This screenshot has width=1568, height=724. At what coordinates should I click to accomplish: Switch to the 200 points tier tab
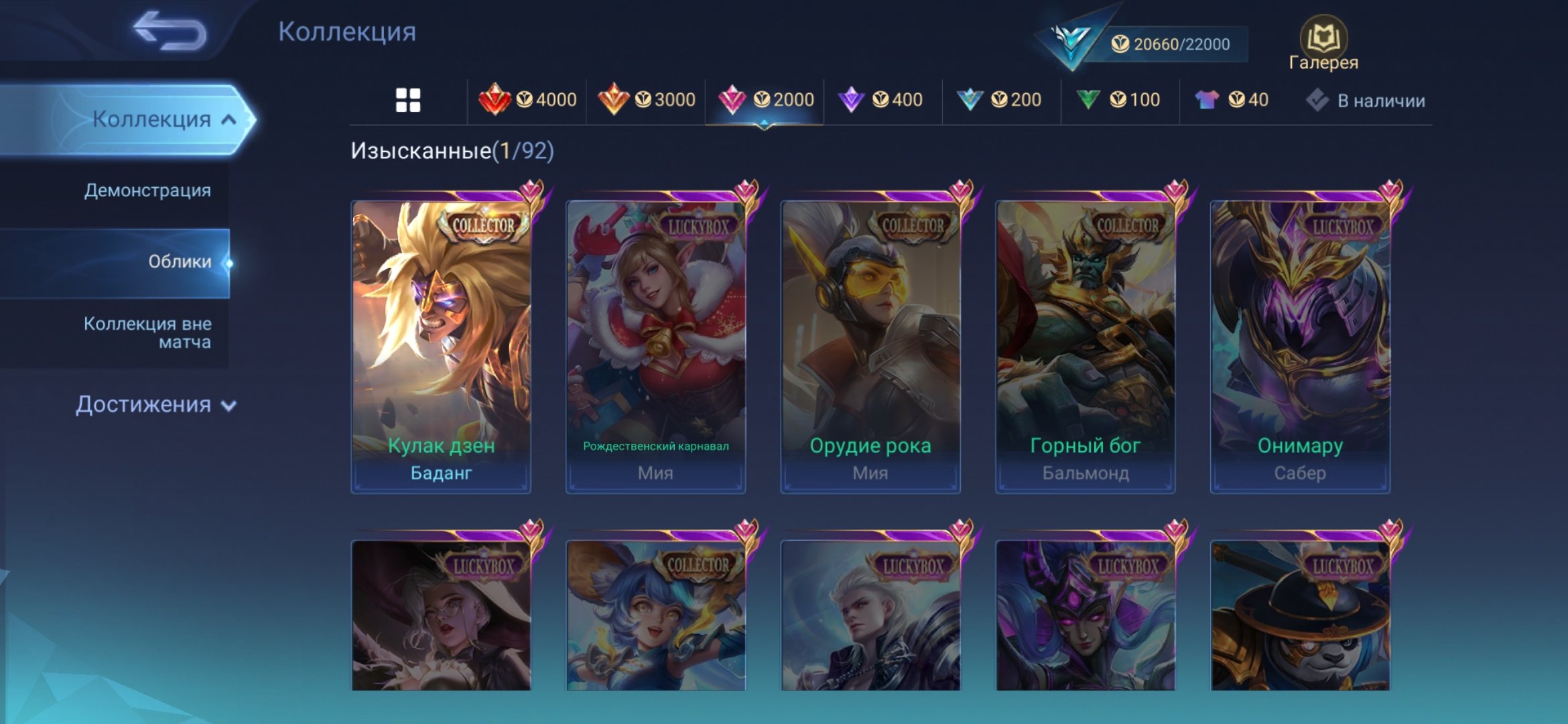point(1000,100)
